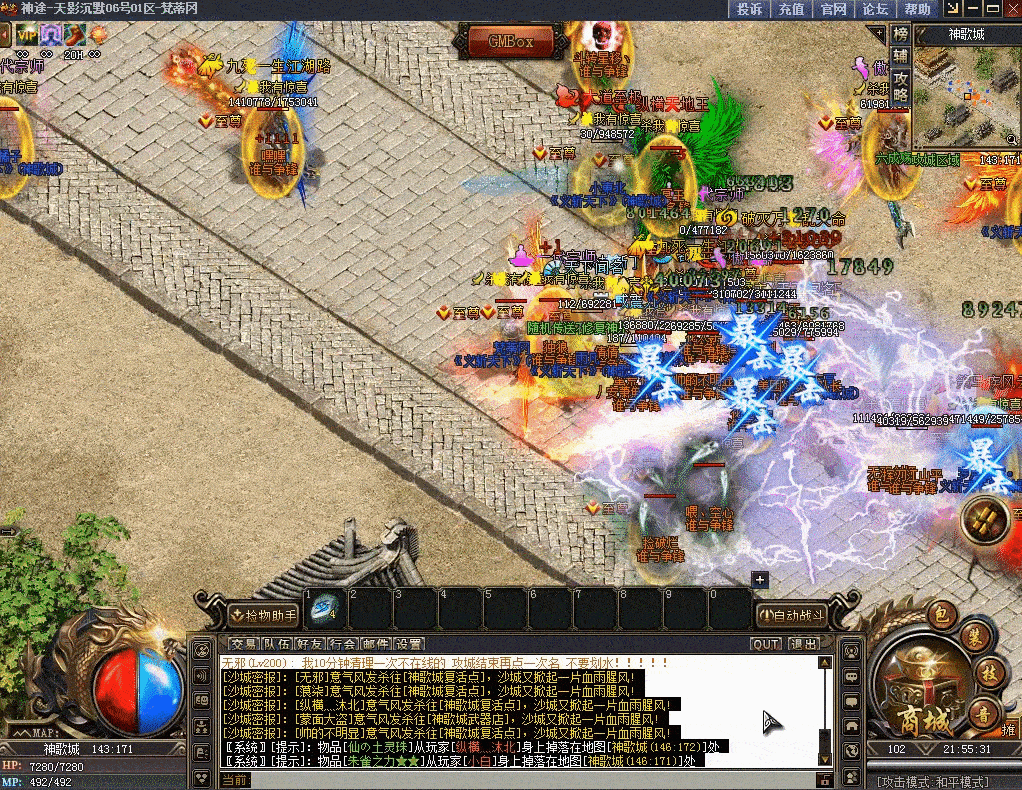
Task: Open the 攻略 strategy guide tab
Action: [900, 86]
